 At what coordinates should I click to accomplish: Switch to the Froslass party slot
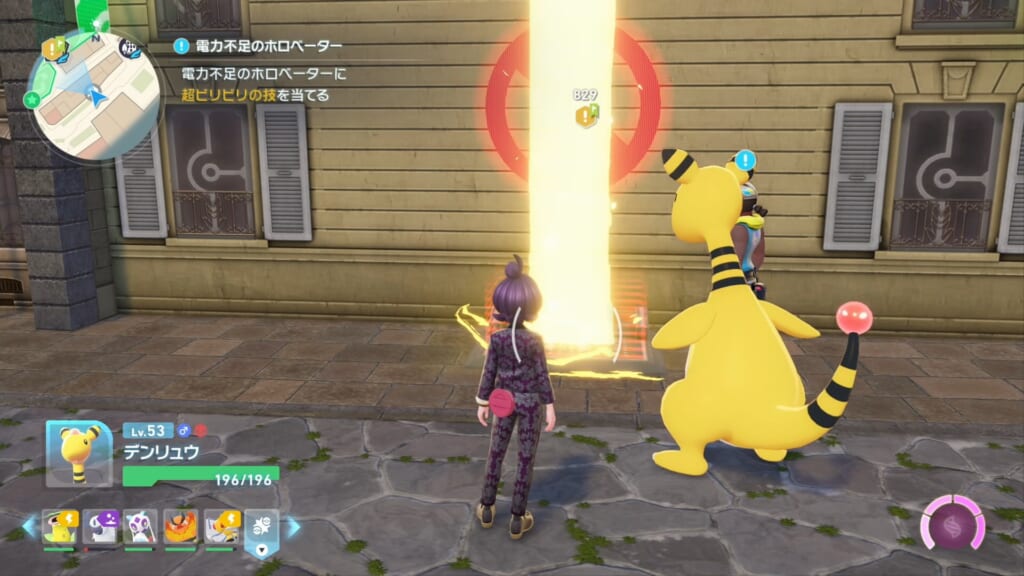[x=140, y=527]
